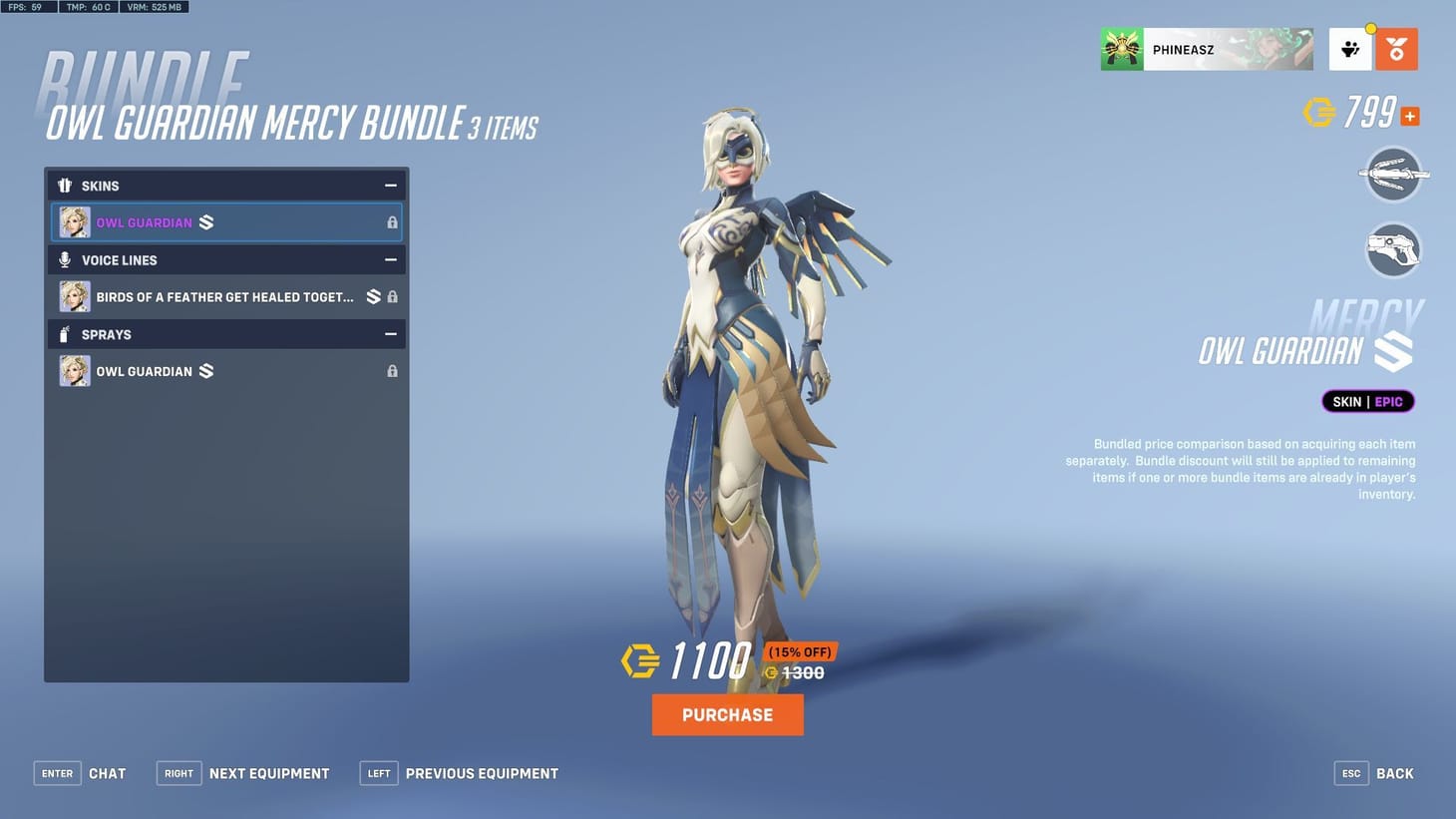Viewport: 1456px width, 819px height.
Task: Click the SKIN EPIC rarity badge
Action: [x=1366, y=401]
